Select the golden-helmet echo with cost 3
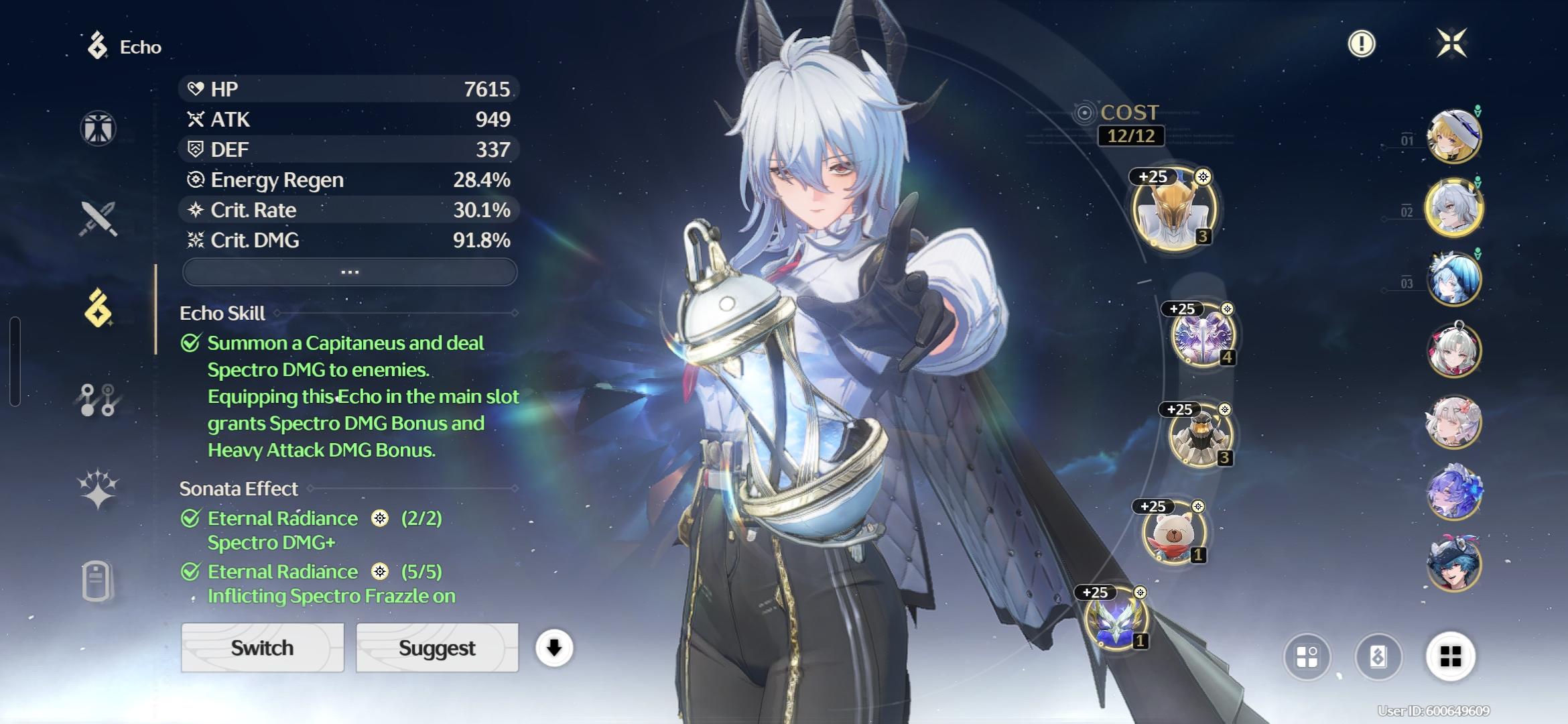Image resolution: width=1568 pixels, height=724 pixels. click(1174, 209)
